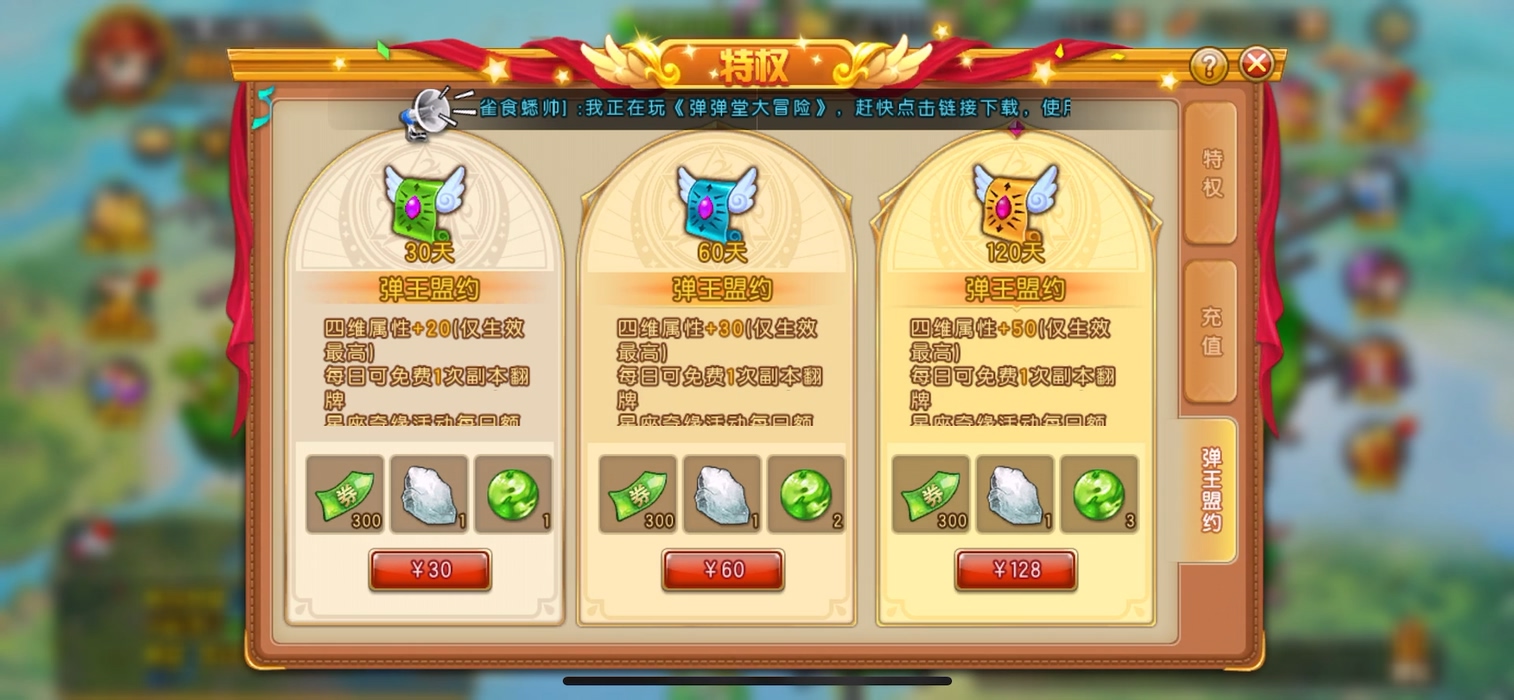
Task: Inspect the green orb reward with quantity 2
Action: click(806, 494)
